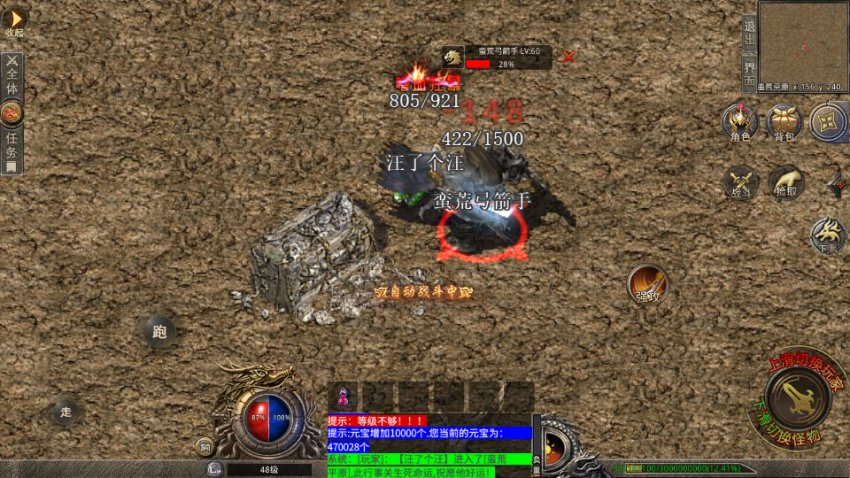Activate the 捡取 pickup hand icon
850x478 pixels.
785,183
